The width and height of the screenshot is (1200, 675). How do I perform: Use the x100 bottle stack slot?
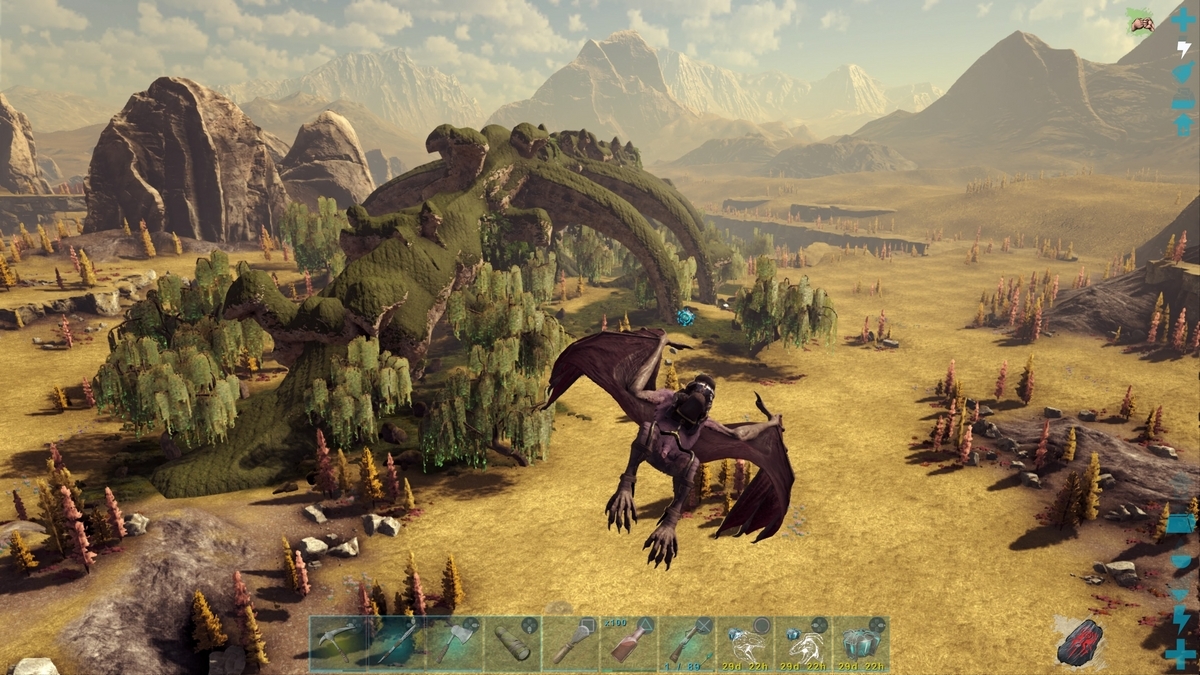[x=628, y=643]
